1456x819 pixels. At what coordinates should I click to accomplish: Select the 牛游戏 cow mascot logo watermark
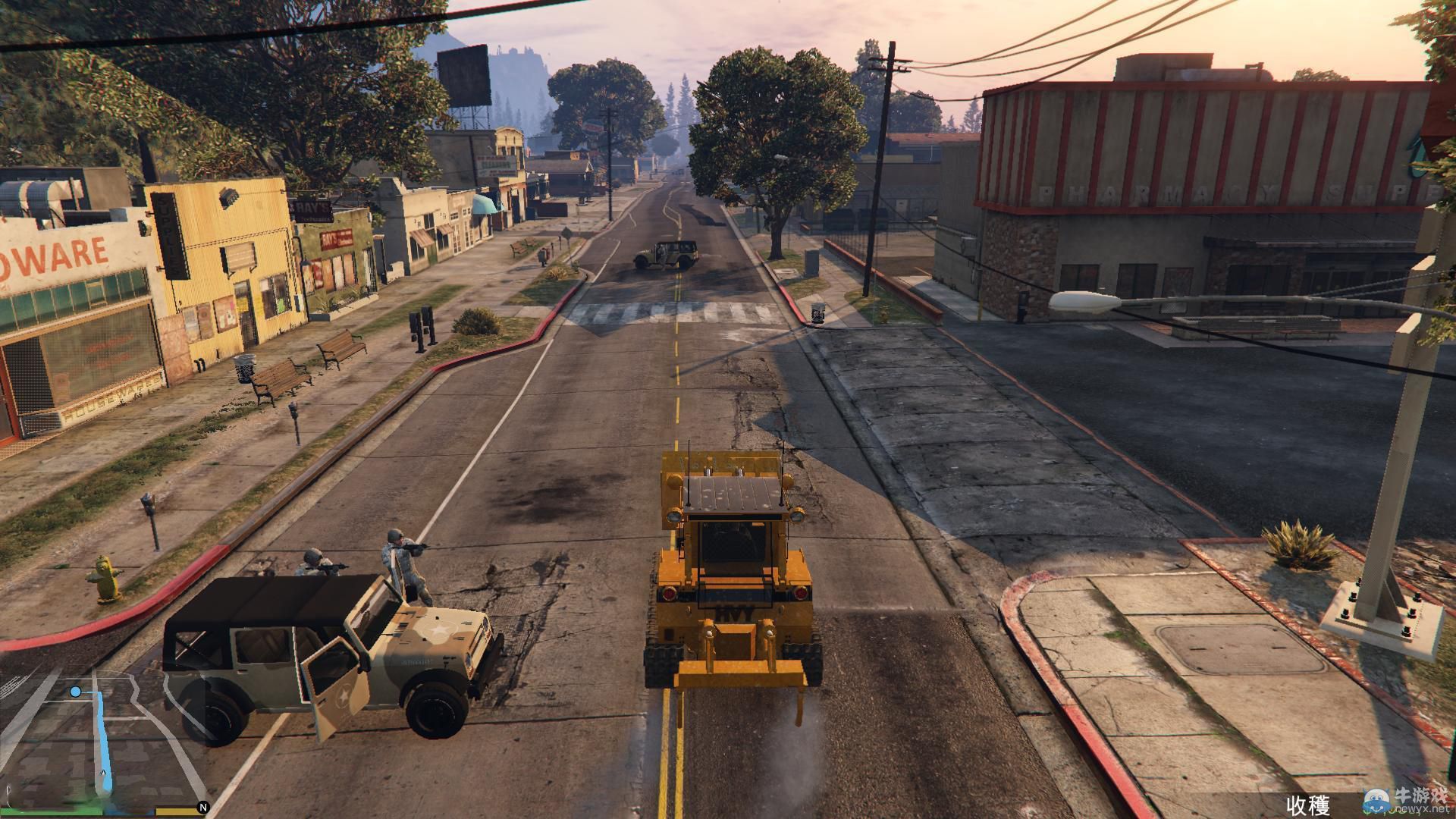tap(1376, 801)
